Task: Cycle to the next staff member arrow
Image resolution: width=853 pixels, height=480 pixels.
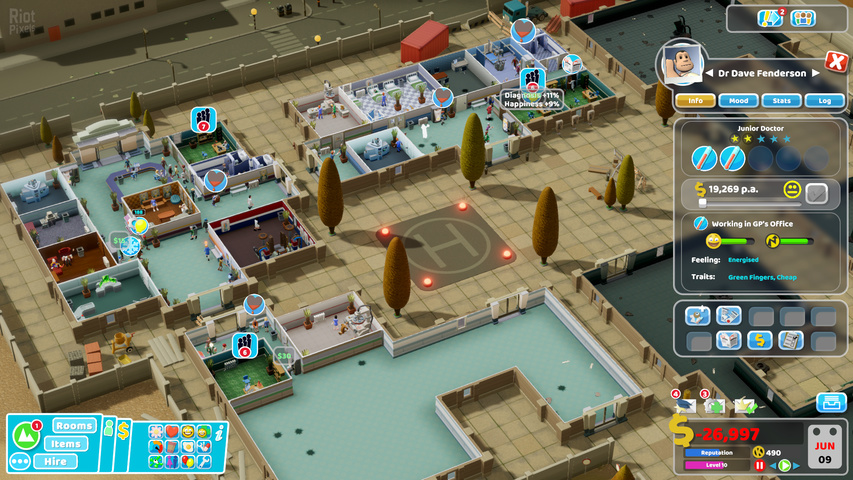Action: (x=816, y=73)
